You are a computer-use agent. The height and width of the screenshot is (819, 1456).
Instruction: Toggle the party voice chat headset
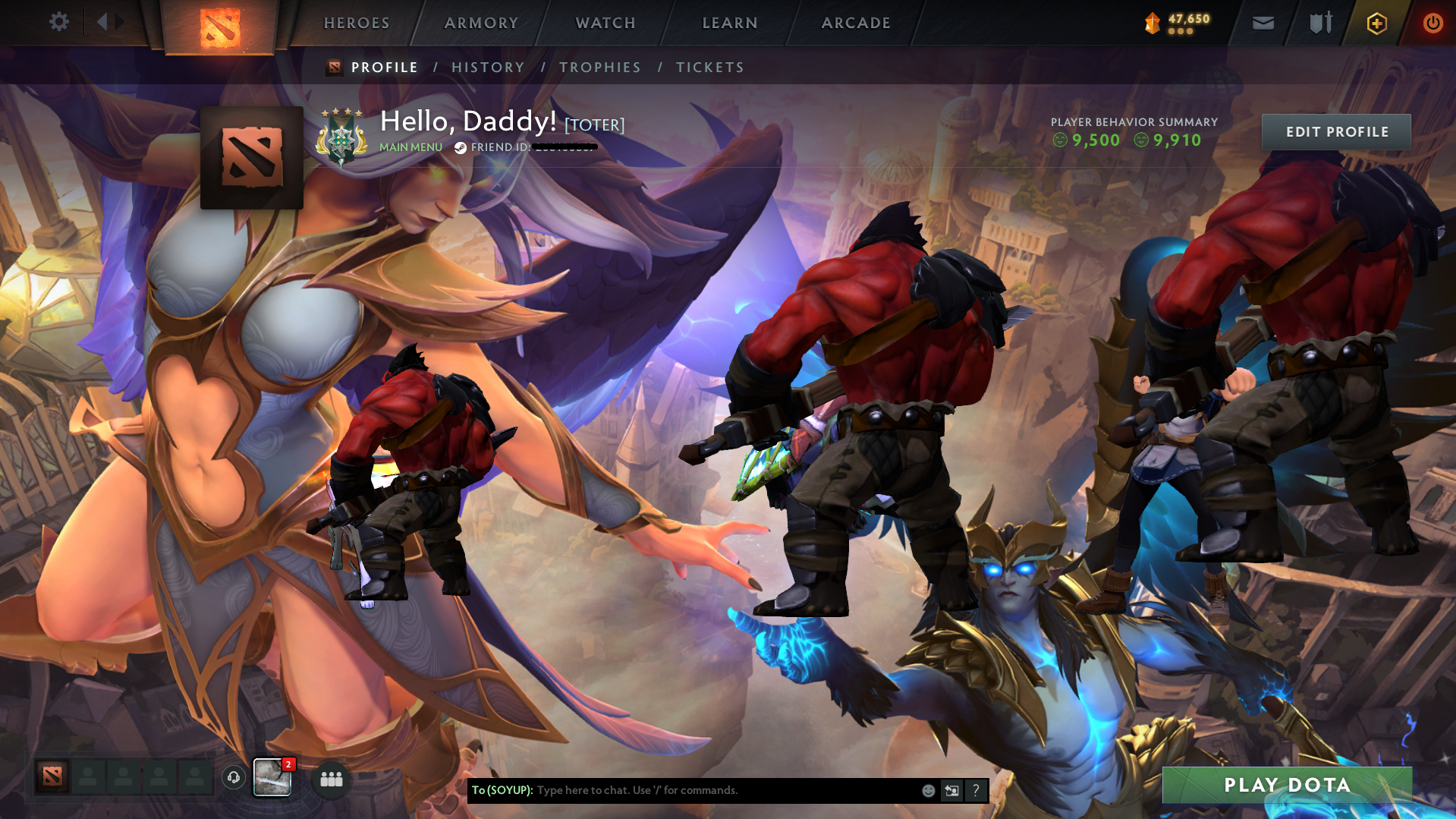coord(233,779)
